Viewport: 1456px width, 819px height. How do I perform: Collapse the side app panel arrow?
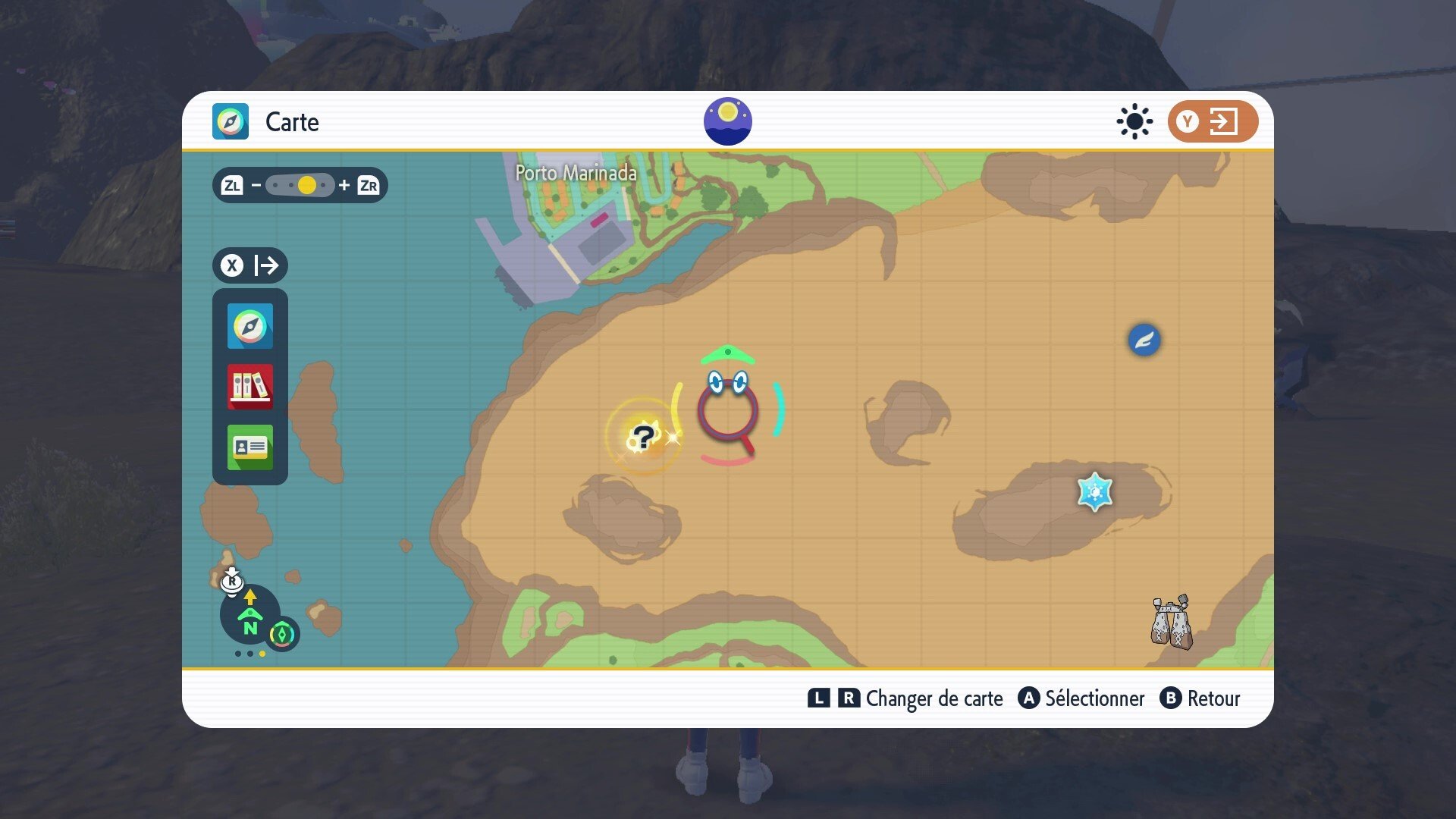(250, 265)
